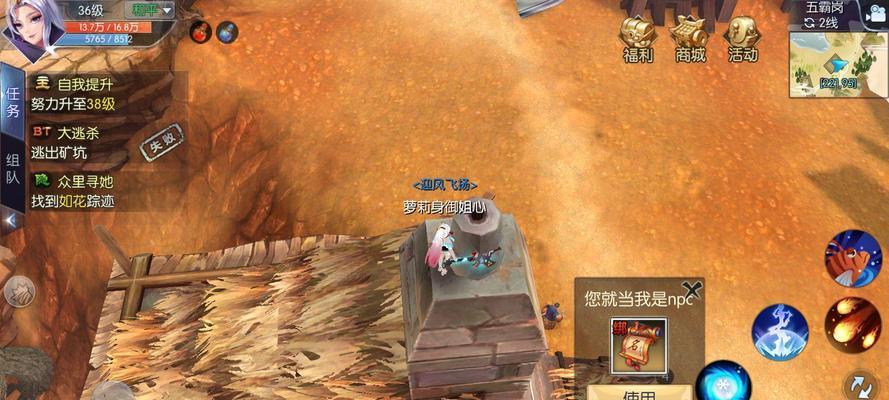Activate the fire meteor skill
The width and height of the screenshot is (889, 400).
coord(852,322)
